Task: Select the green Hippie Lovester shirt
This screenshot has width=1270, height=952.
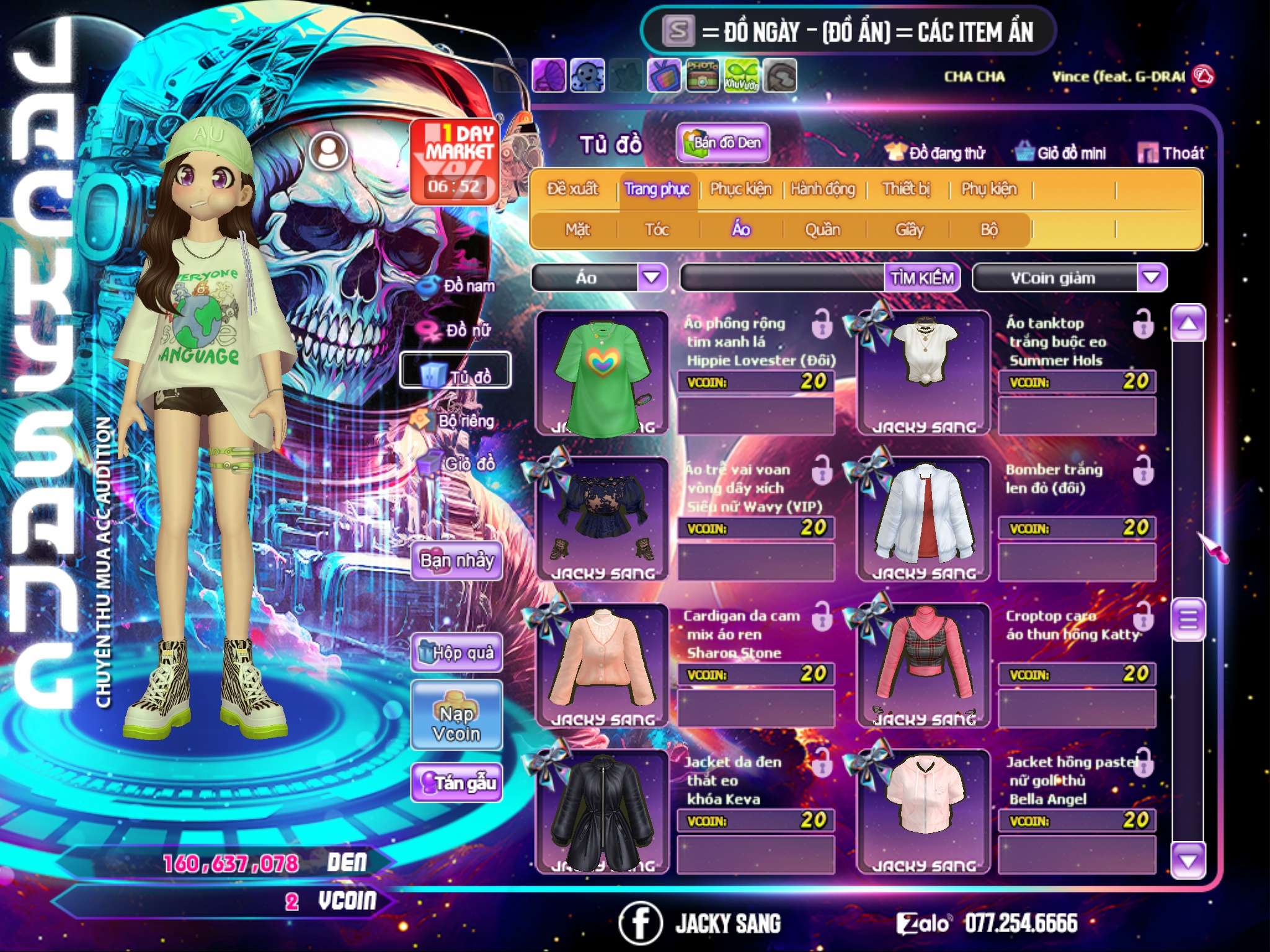Action: pyautogui.click(x=602, y=374)
